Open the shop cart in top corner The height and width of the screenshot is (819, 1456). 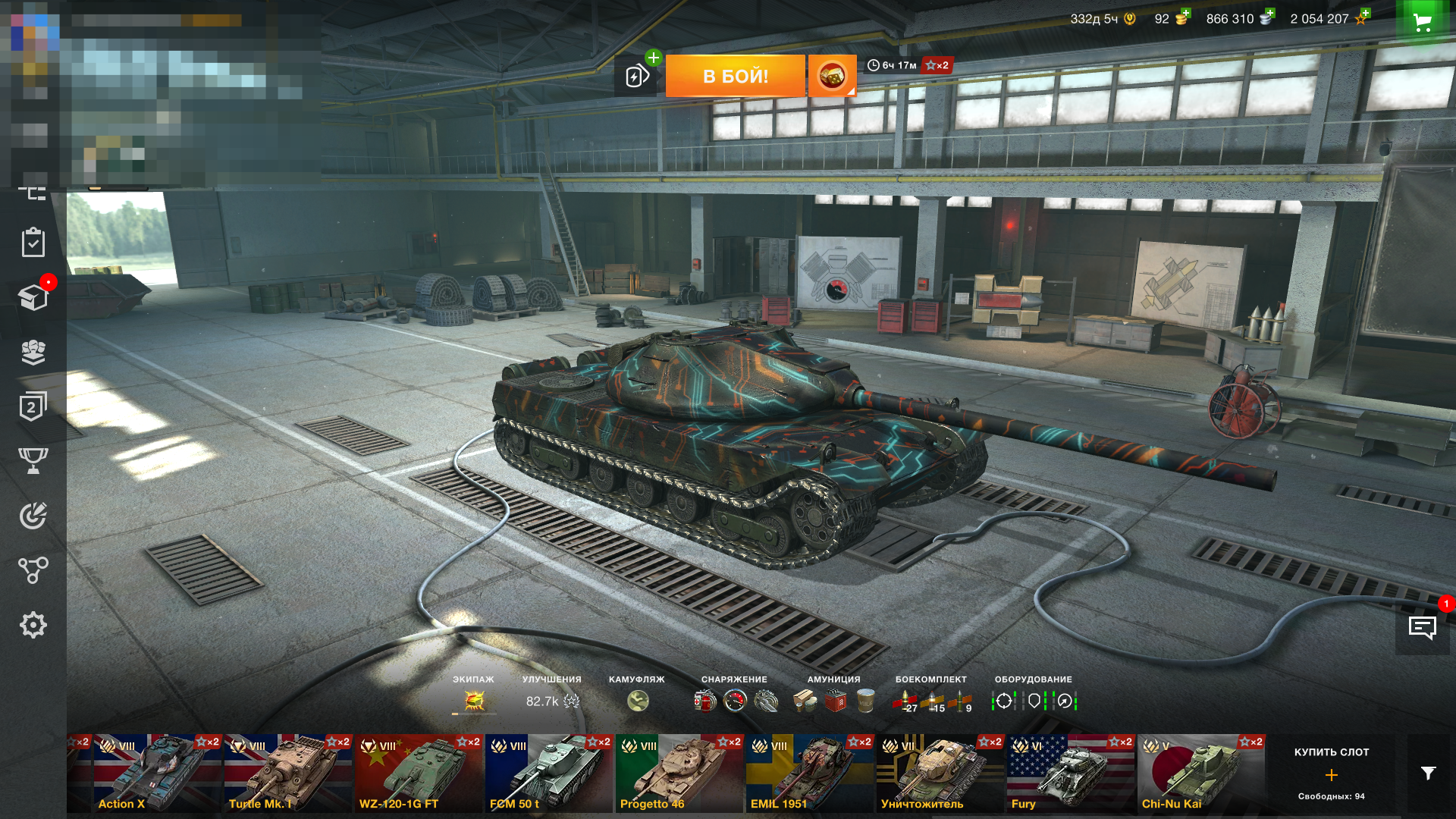[1423, 22]
